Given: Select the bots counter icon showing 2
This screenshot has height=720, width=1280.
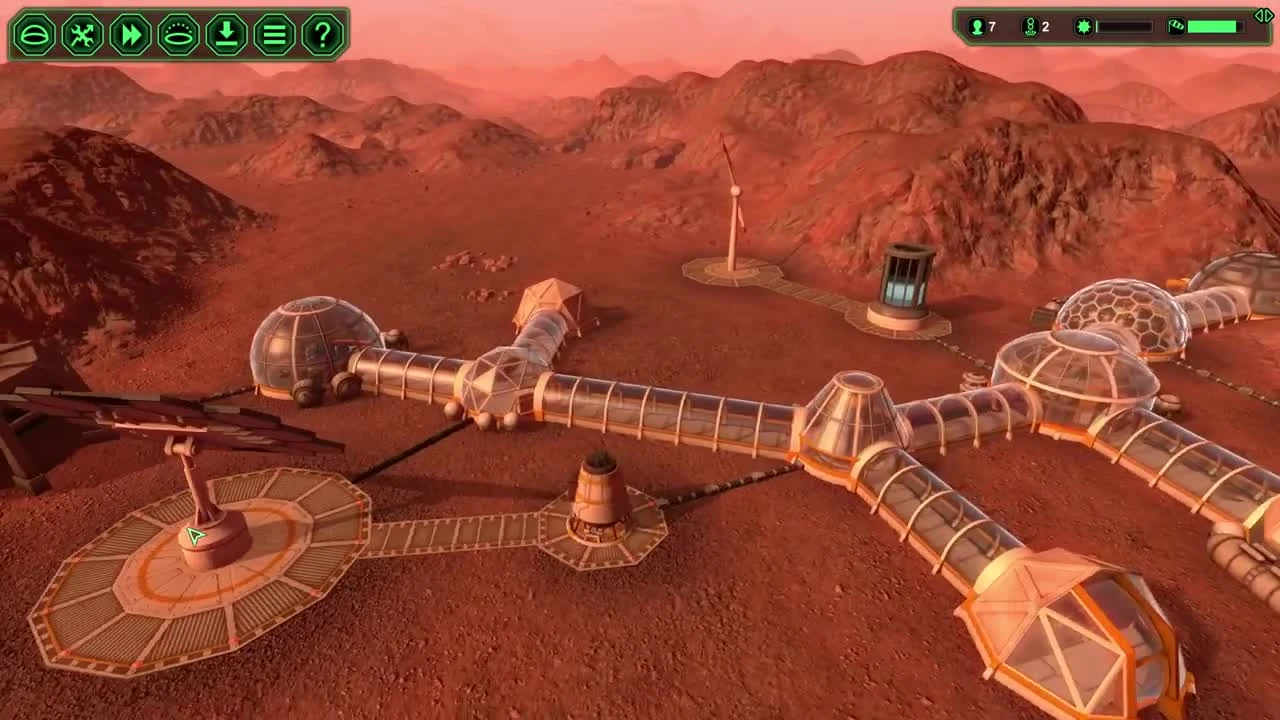Looking at the screenshot, I should point(1031,27).
